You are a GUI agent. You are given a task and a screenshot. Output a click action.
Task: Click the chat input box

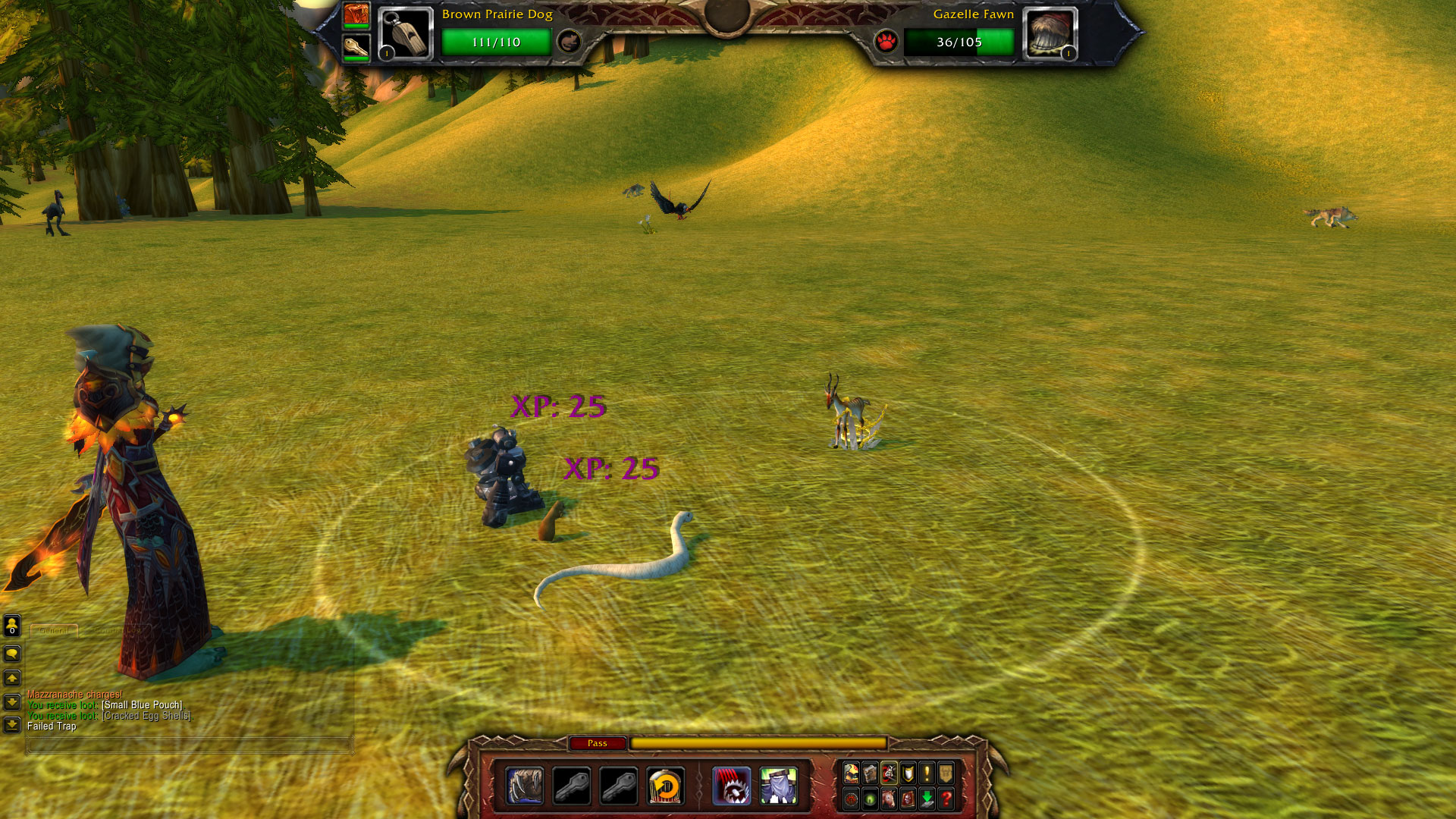point(190,745)
